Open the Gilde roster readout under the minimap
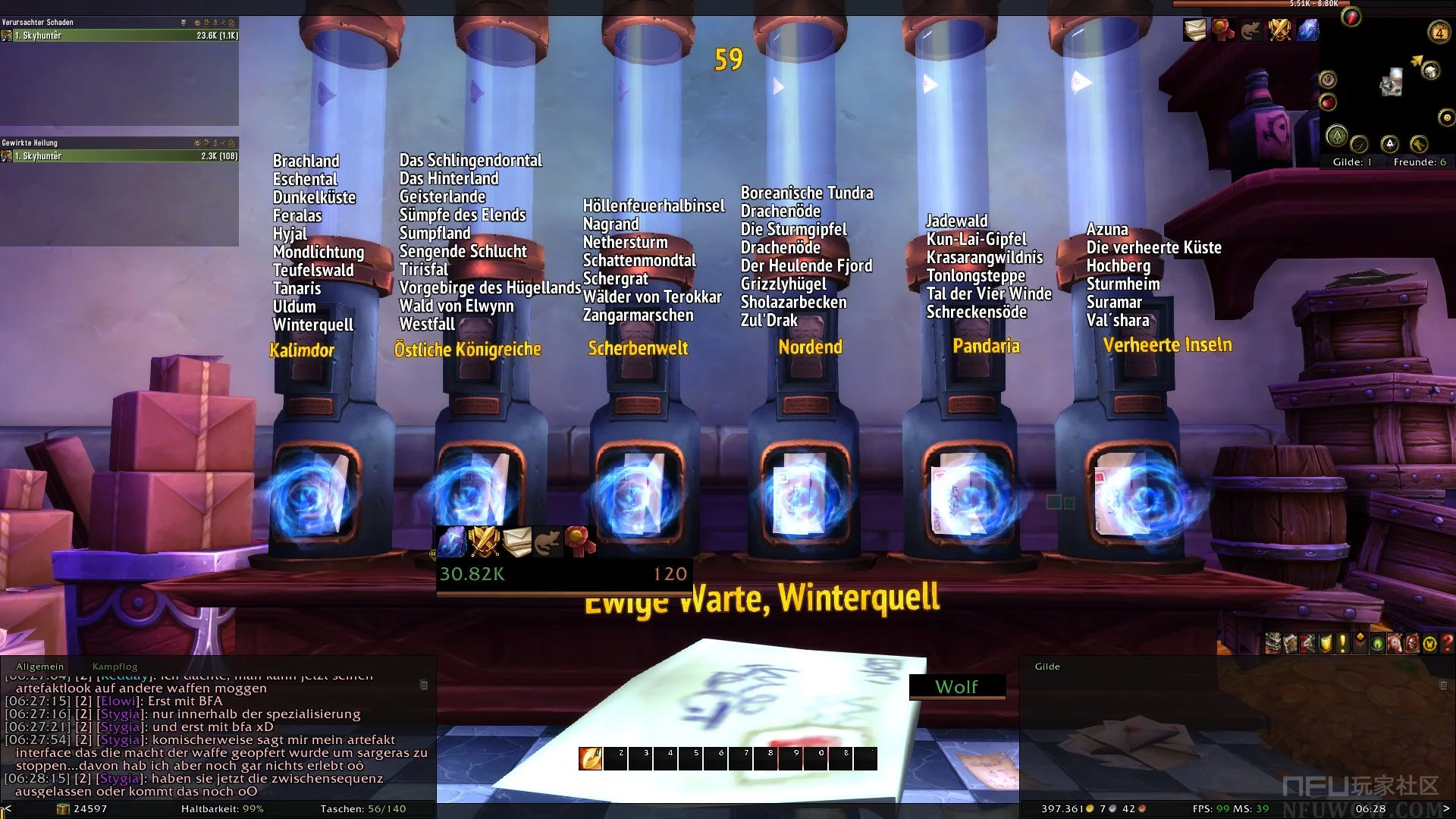 (x=1352, y=162)
